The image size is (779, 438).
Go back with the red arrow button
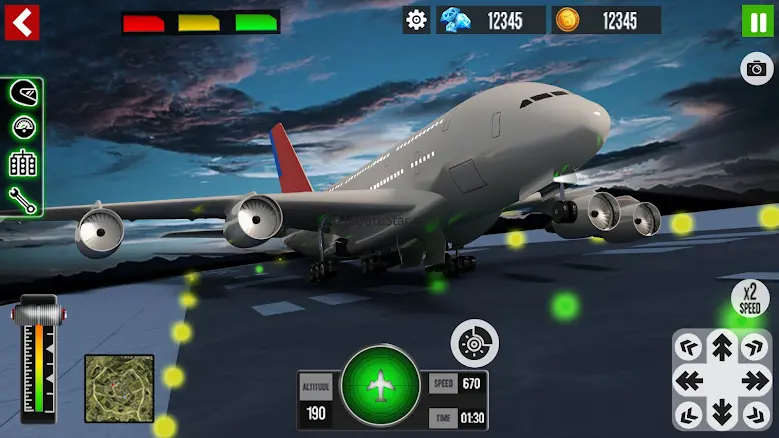tap(22, 21)
